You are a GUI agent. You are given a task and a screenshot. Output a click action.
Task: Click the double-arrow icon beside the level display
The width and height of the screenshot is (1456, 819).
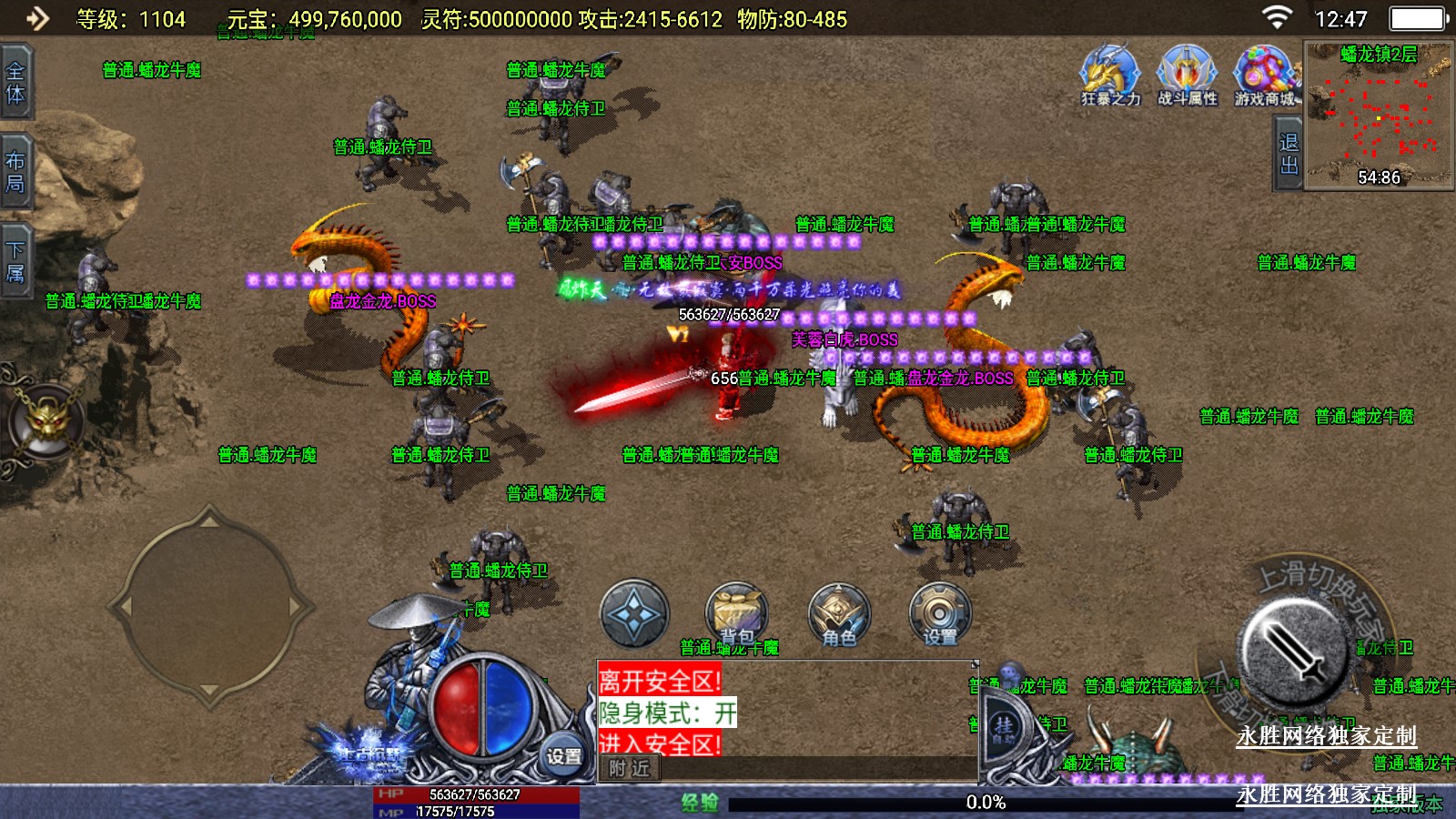36,18
